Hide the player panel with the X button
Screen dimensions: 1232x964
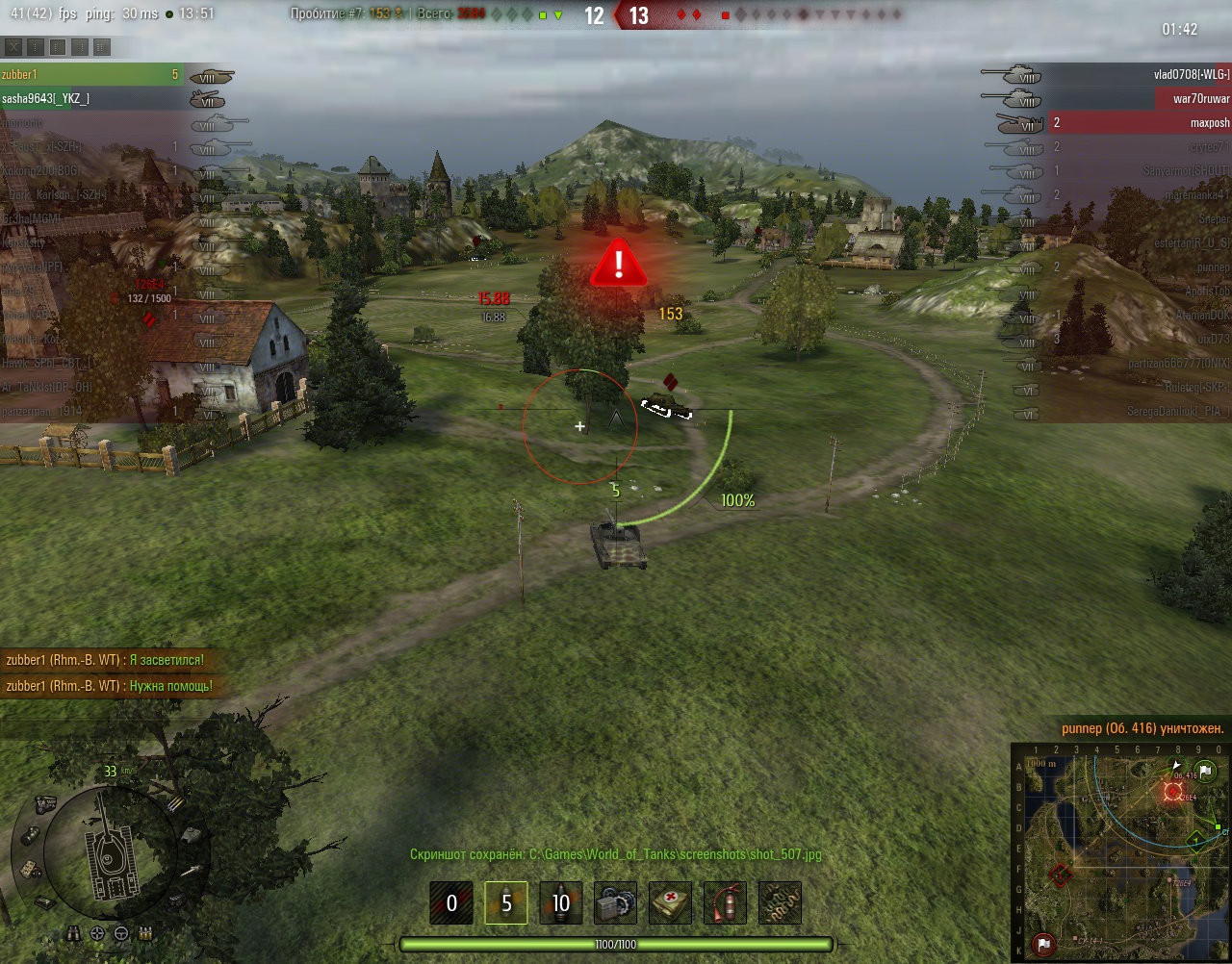13,46
